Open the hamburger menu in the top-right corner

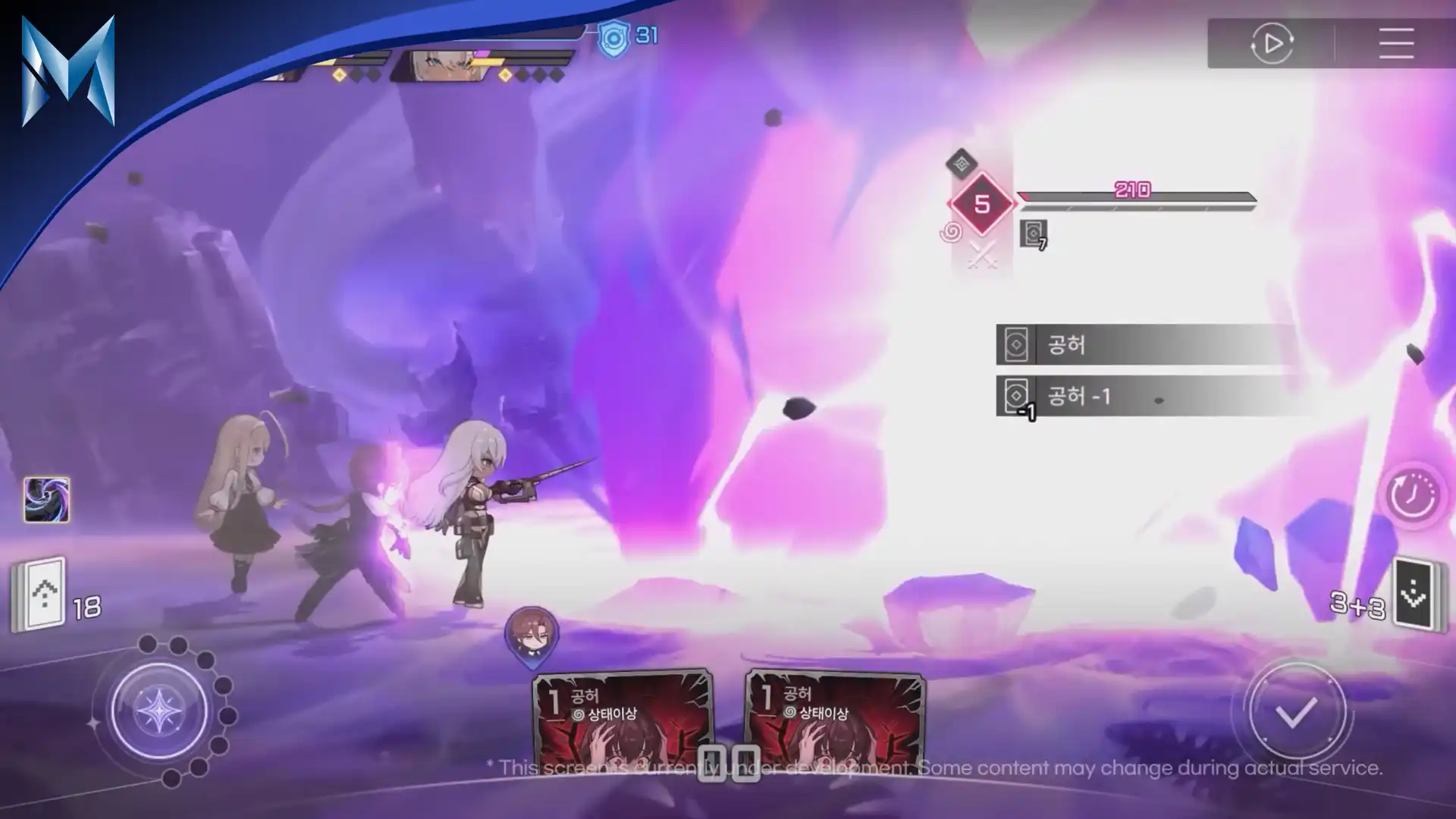[1395, 44]
